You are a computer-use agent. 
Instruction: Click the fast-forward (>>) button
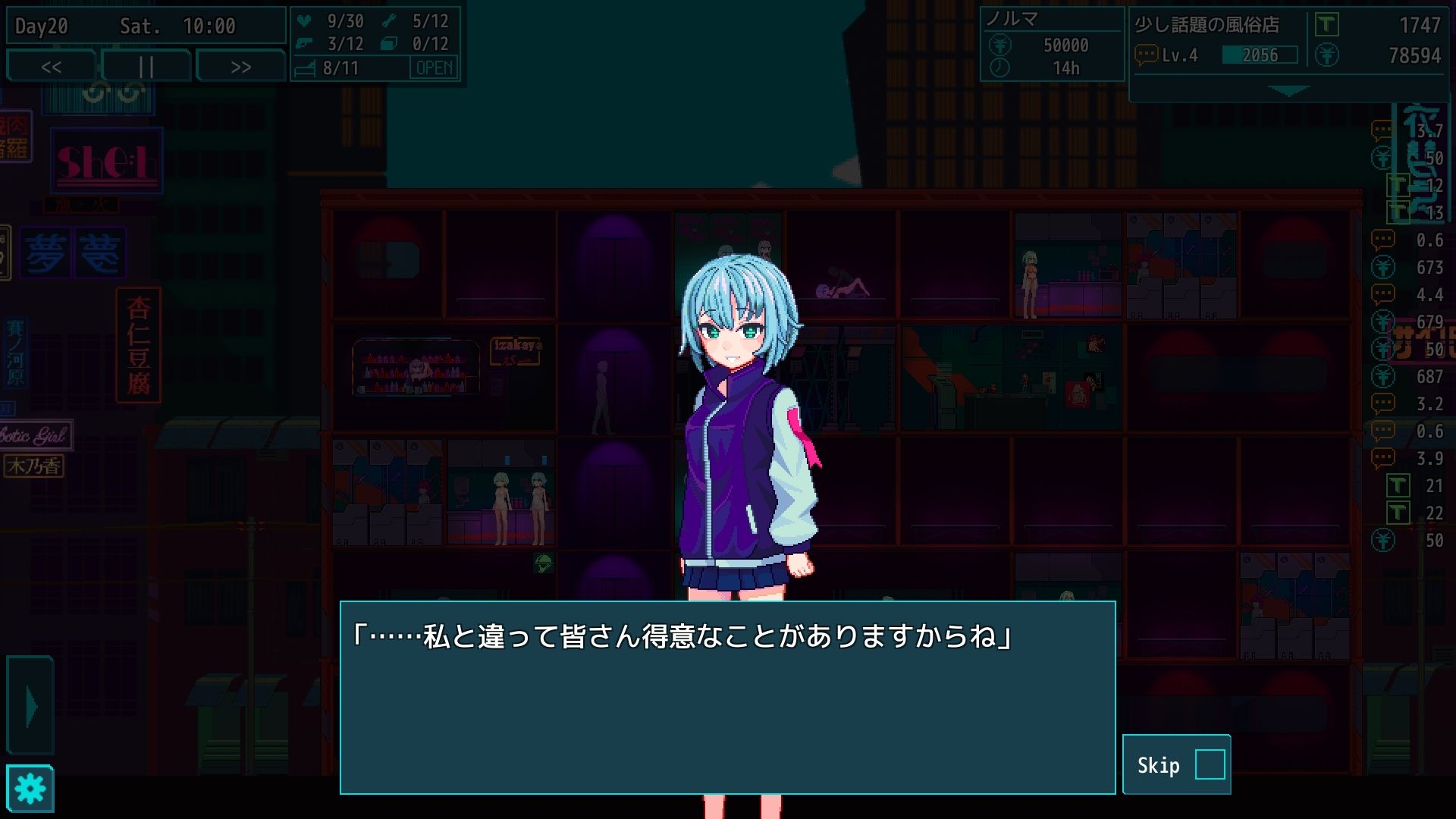[239, 66]
